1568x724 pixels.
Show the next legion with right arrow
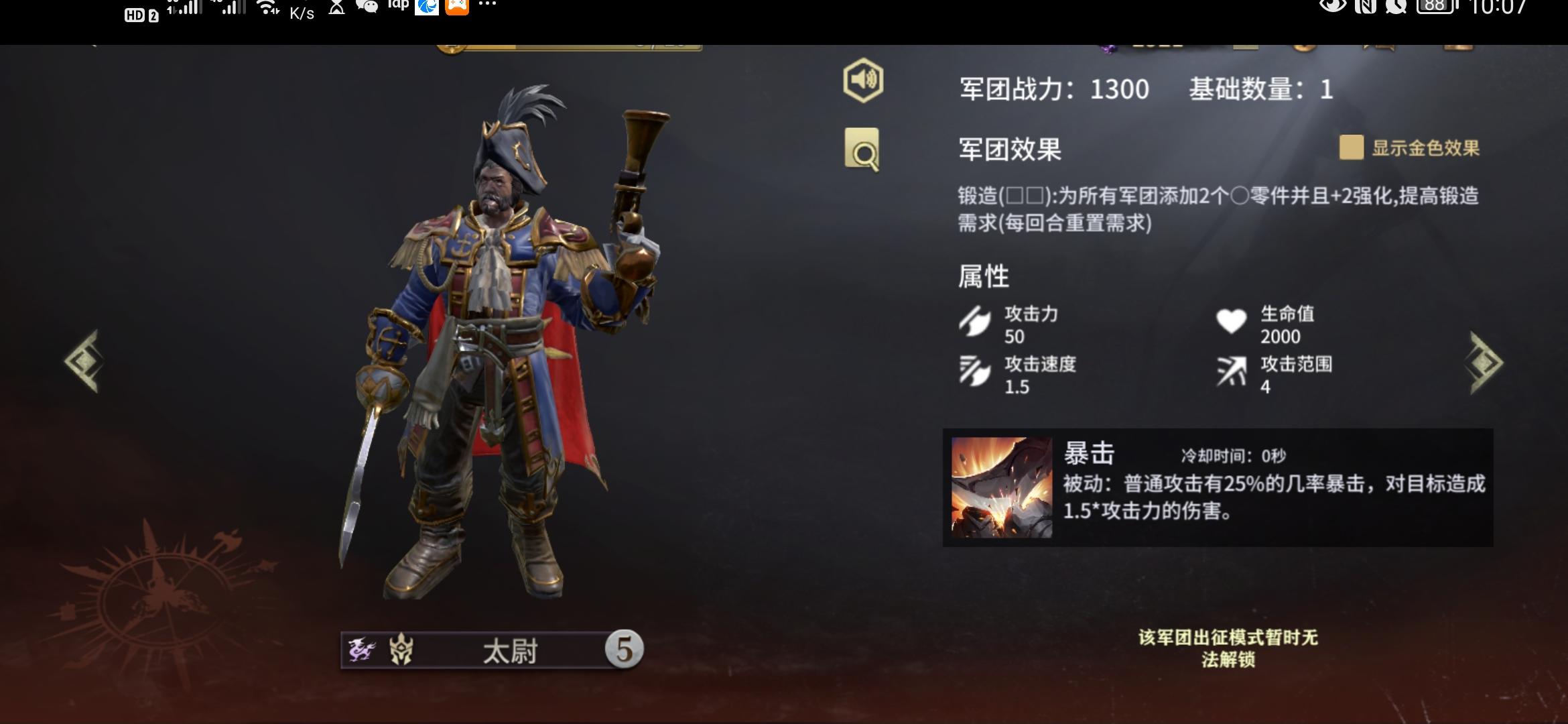[1486, 362]
